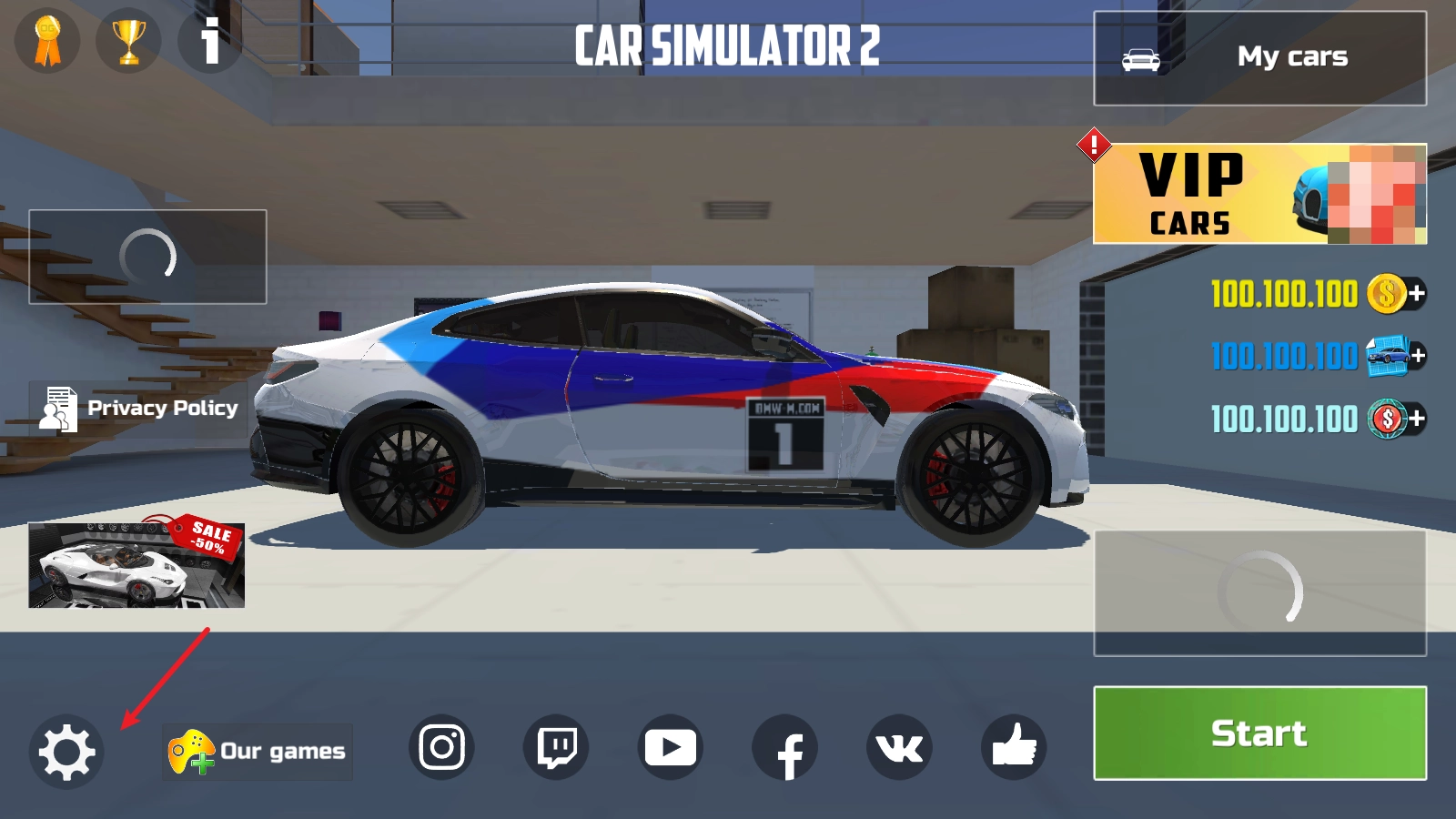Add more blue car currency
1456x819 pixels.
[x=1416, y=356]
